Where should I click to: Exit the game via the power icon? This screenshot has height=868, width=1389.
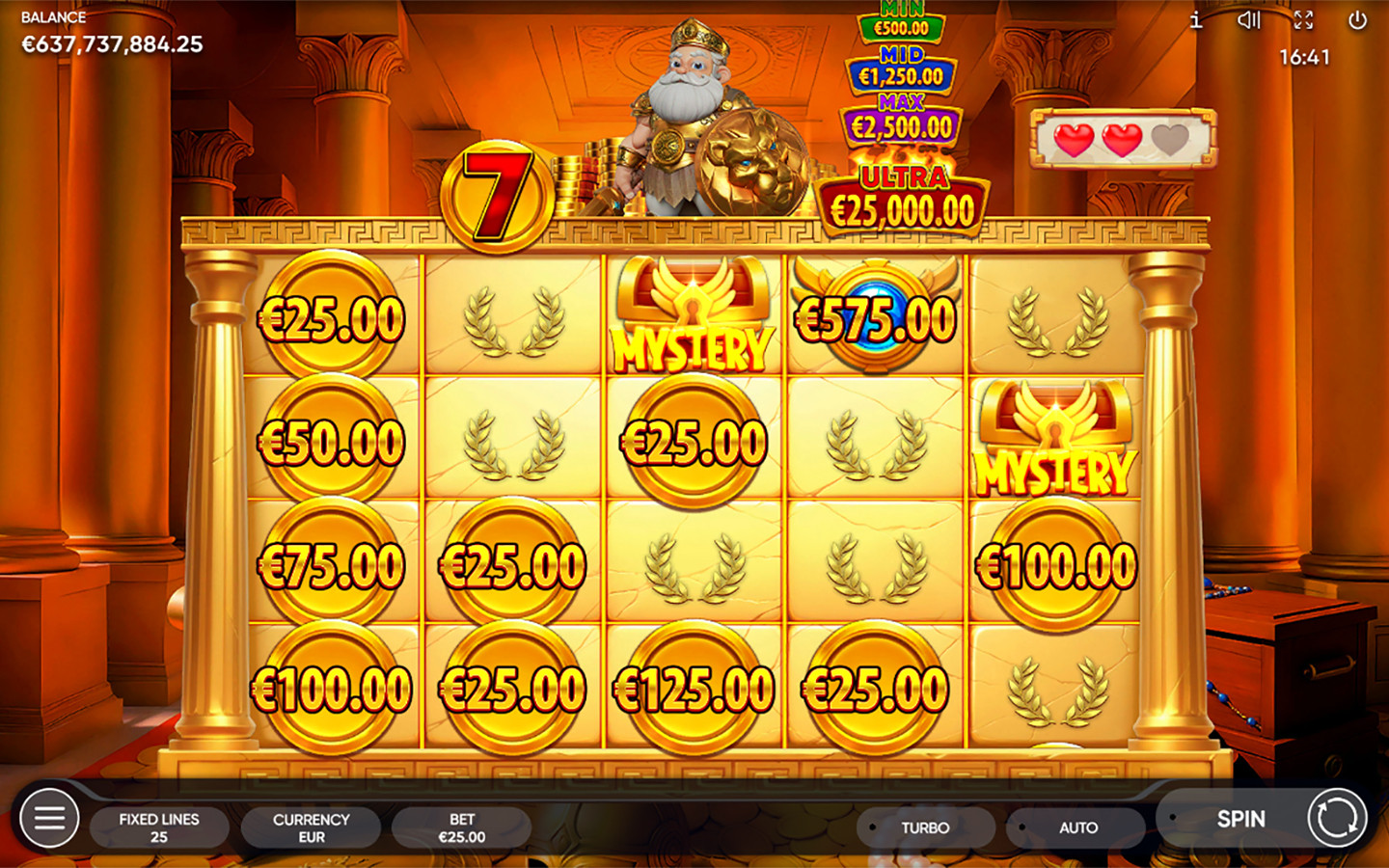[1360, 20]
